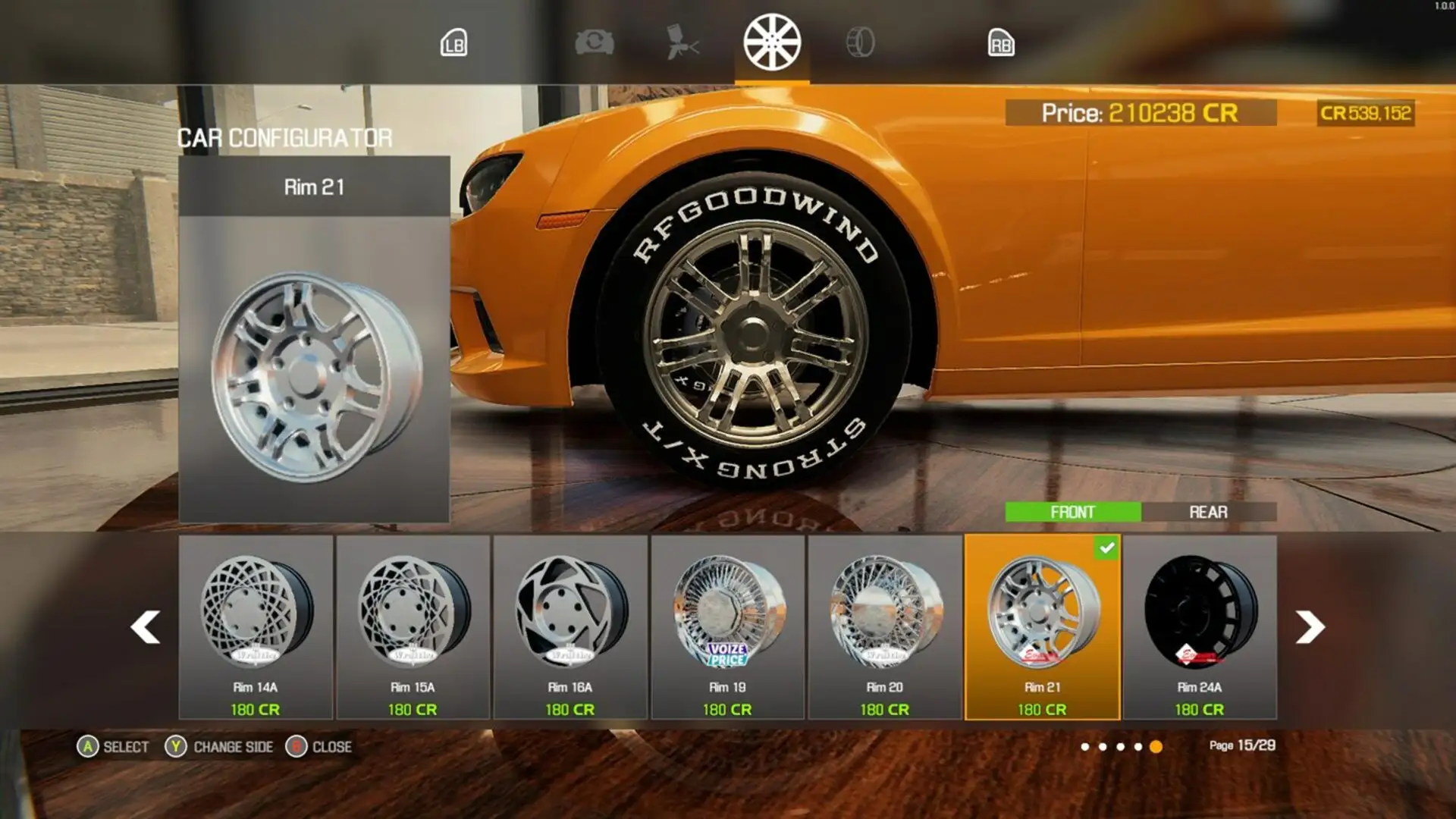Select the Y Change Side option

click(x=177, y=747)
